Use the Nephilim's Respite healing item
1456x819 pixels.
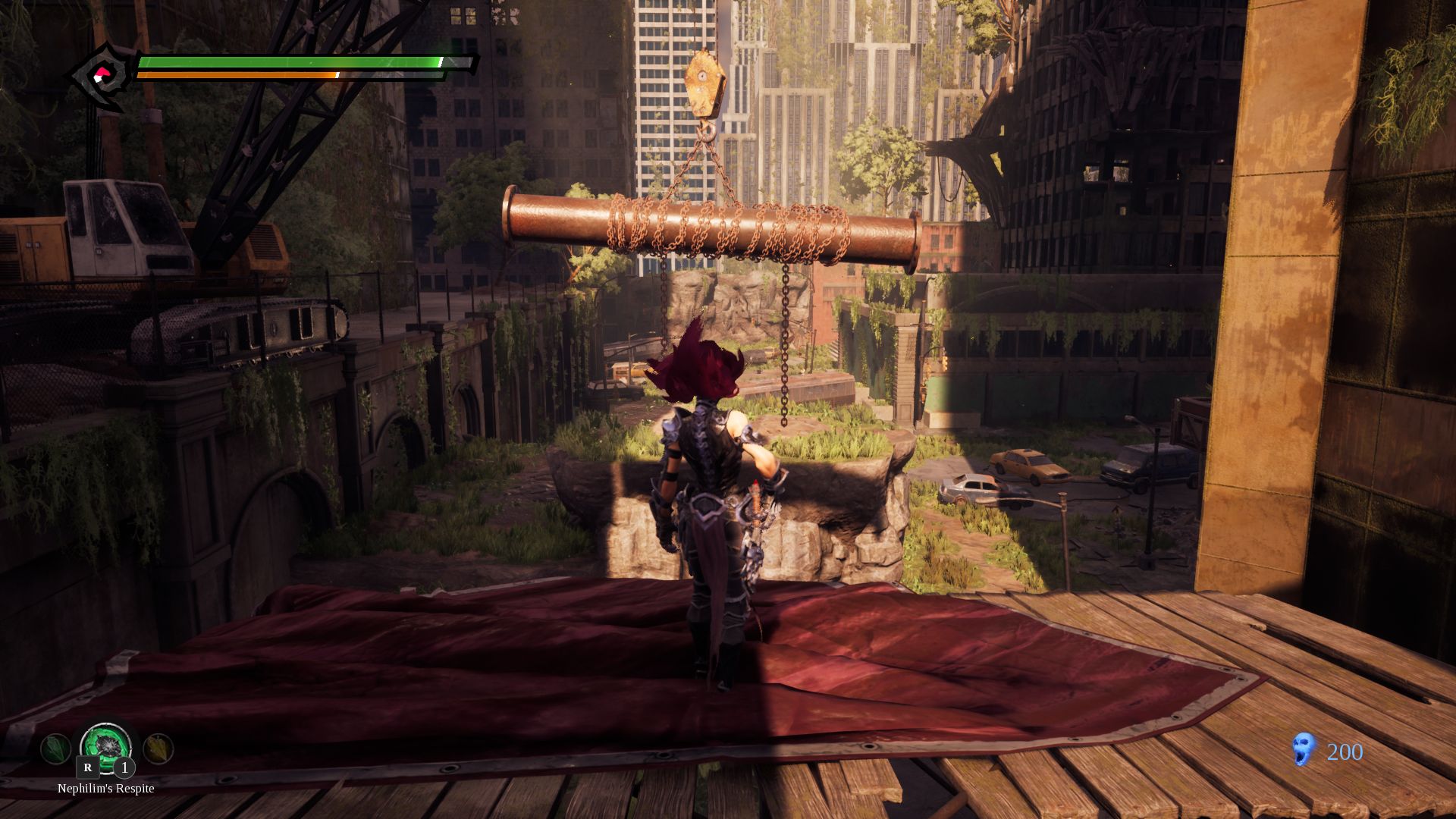(106, 747)
